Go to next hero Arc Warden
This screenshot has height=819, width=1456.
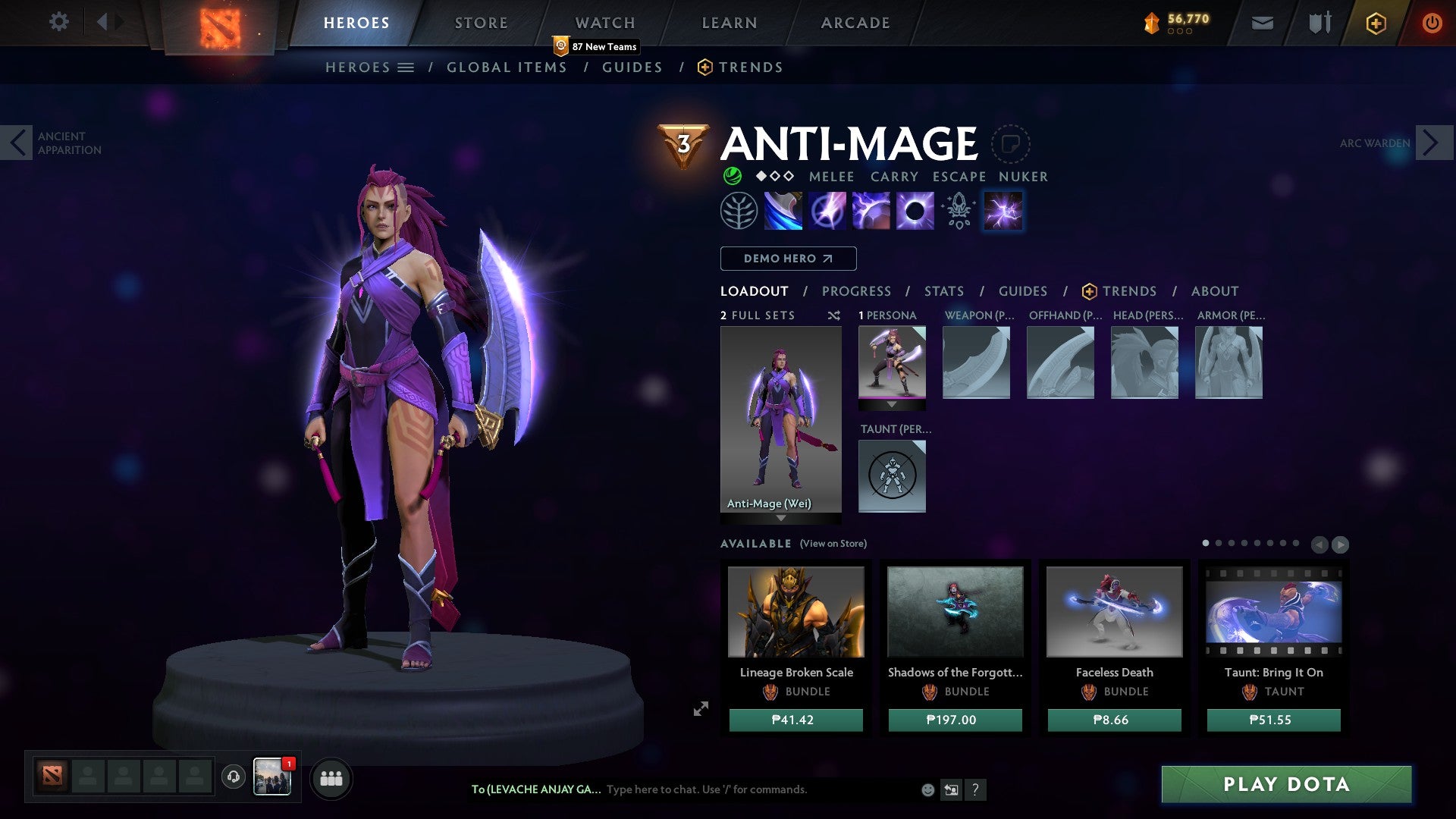tap(1431, 143)
